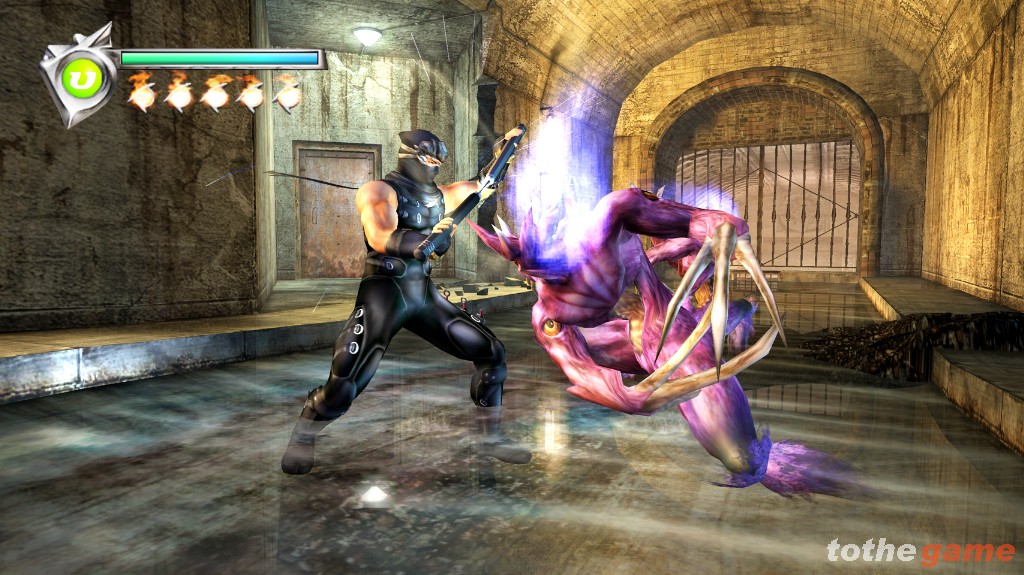The width and height of the screenshot is (1024, 575).
Task: Click the tothegame watermark logo
Action: [920, 551]
